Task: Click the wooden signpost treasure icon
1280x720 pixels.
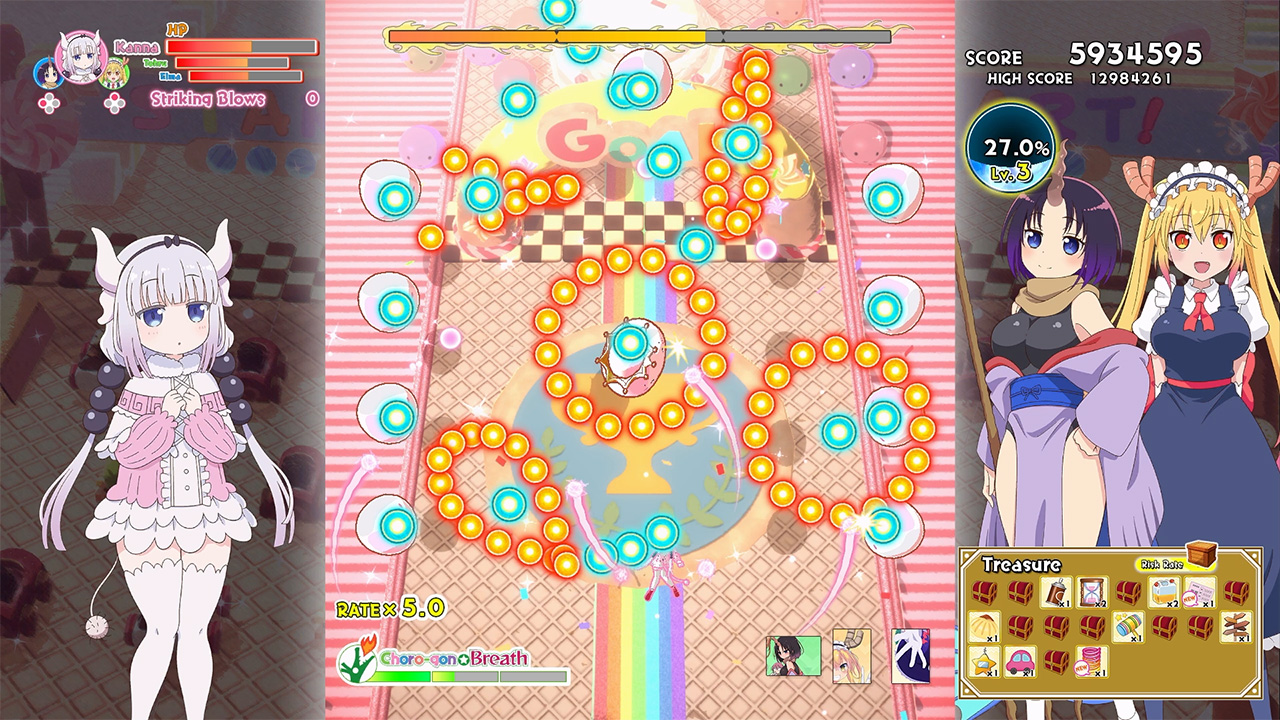Action: coord(1237,627)
